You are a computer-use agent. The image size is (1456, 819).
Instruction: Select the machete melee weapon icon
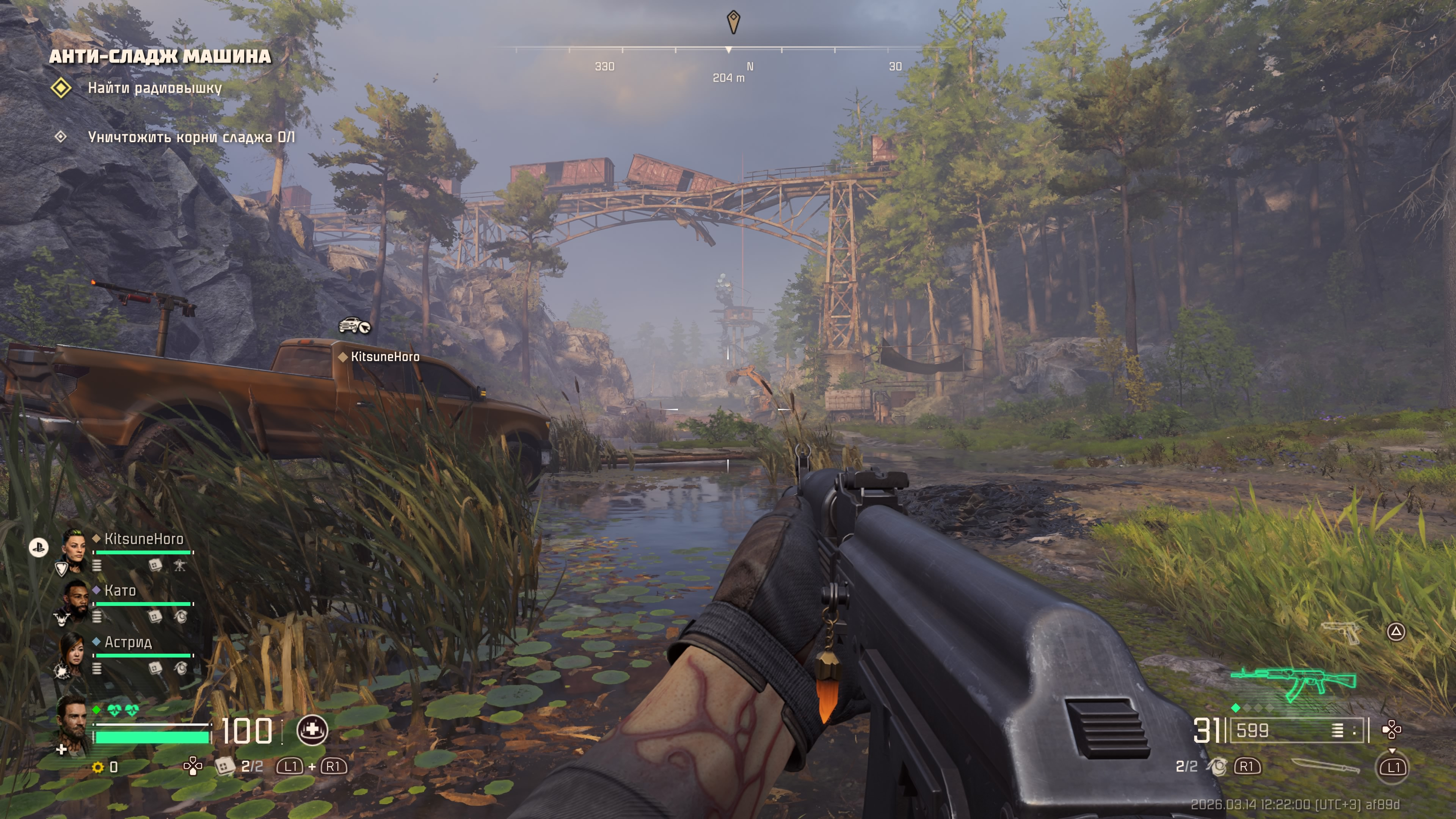pos(1325,766)
